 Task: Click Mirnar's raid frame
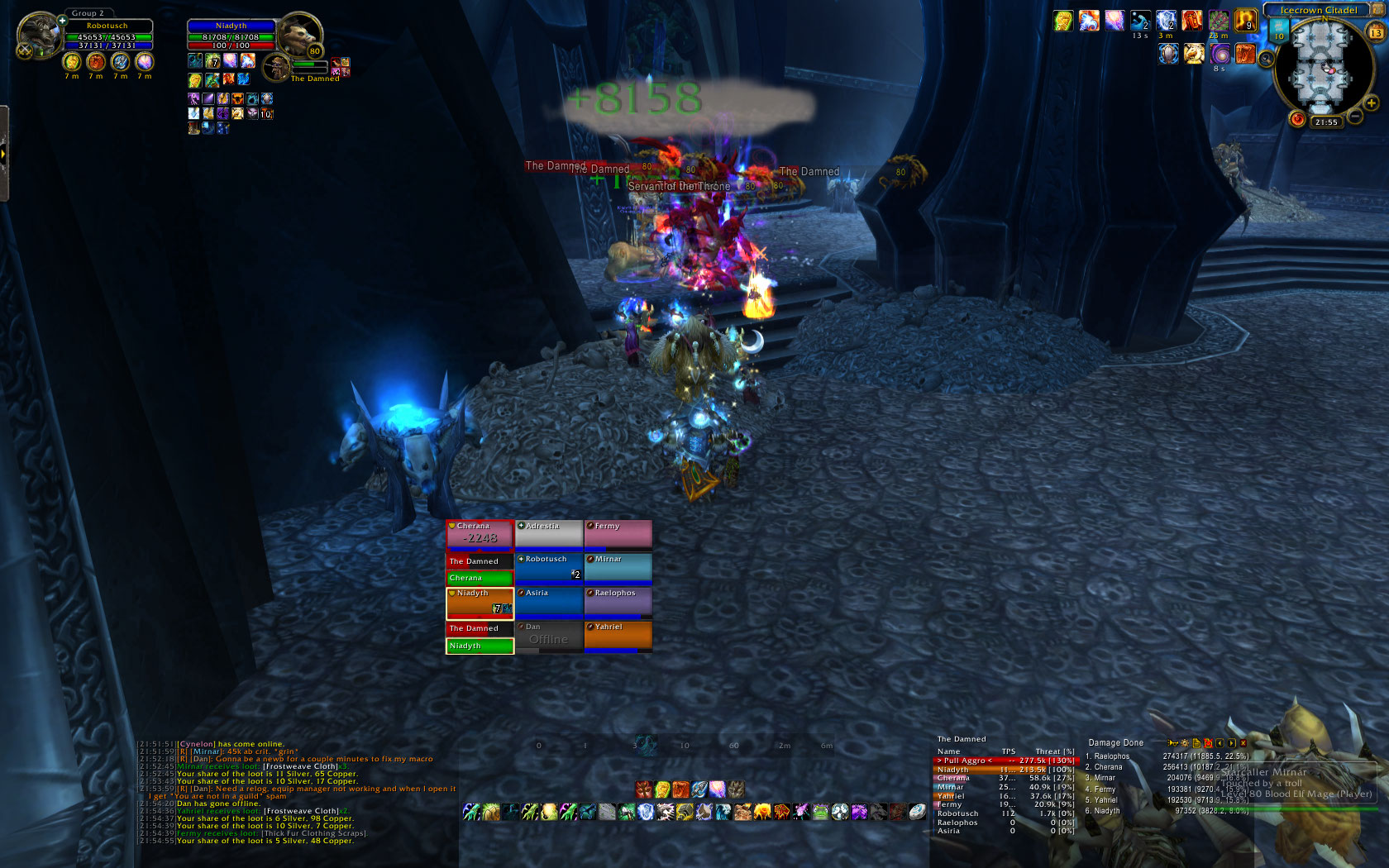tap(618, 569)
